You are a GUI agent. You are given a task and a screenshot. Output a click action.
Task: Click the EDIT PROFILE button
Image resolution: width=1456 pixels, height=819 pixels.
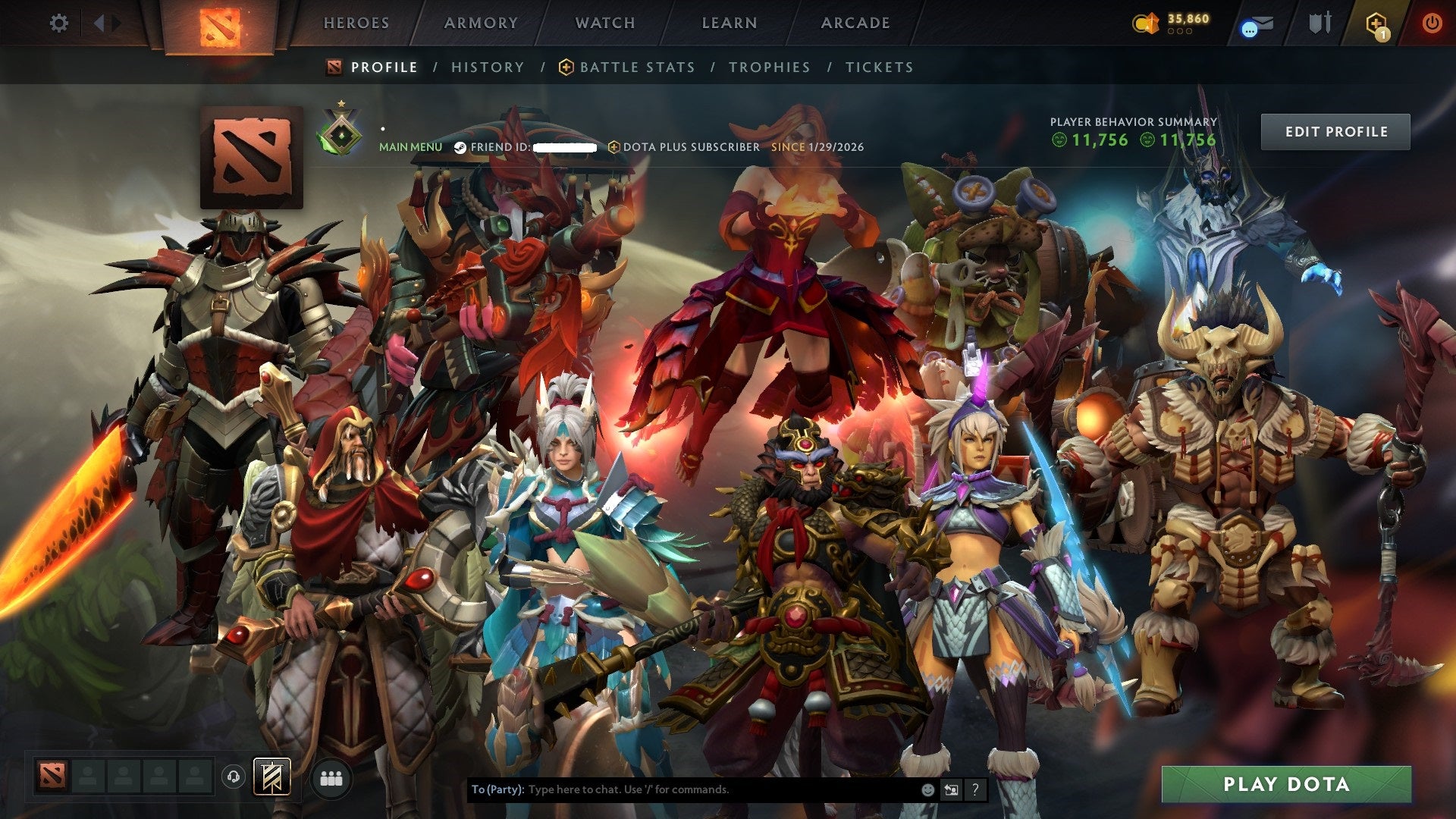tap(1335, 131)
